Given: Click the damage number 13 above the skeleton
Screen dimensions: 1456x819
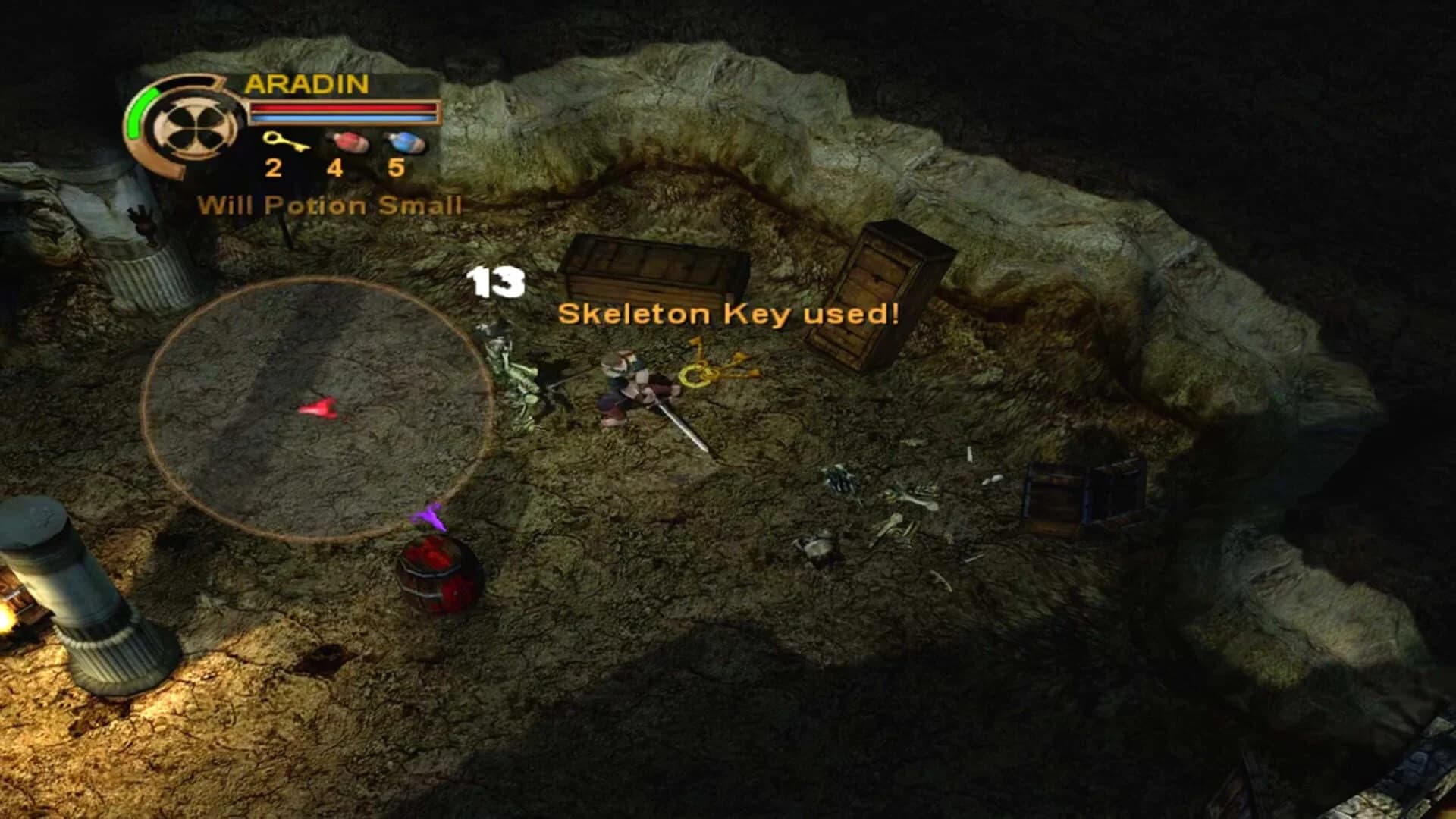Looking at the screenshot, I should click(498, 282).
